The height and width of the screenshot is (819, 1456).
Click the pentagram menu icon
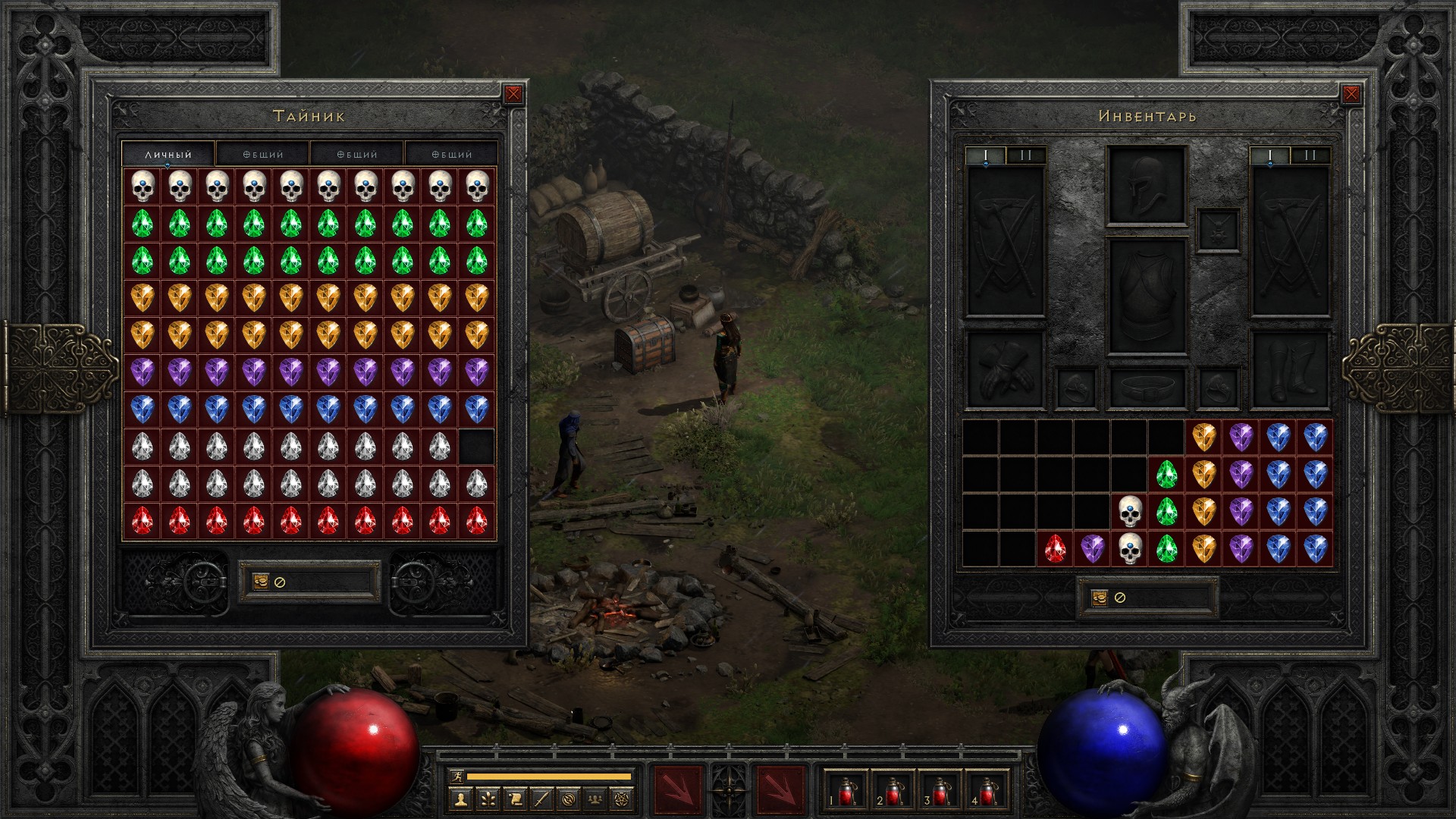point(623,799)
